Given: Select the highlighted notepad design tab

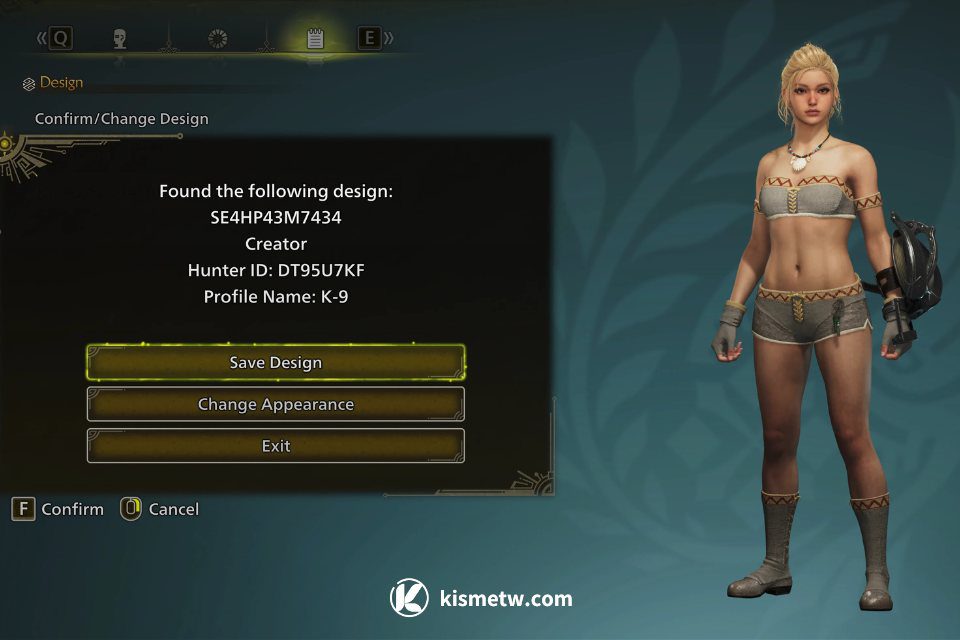Looking at the screenshot, I should point(315,39).
